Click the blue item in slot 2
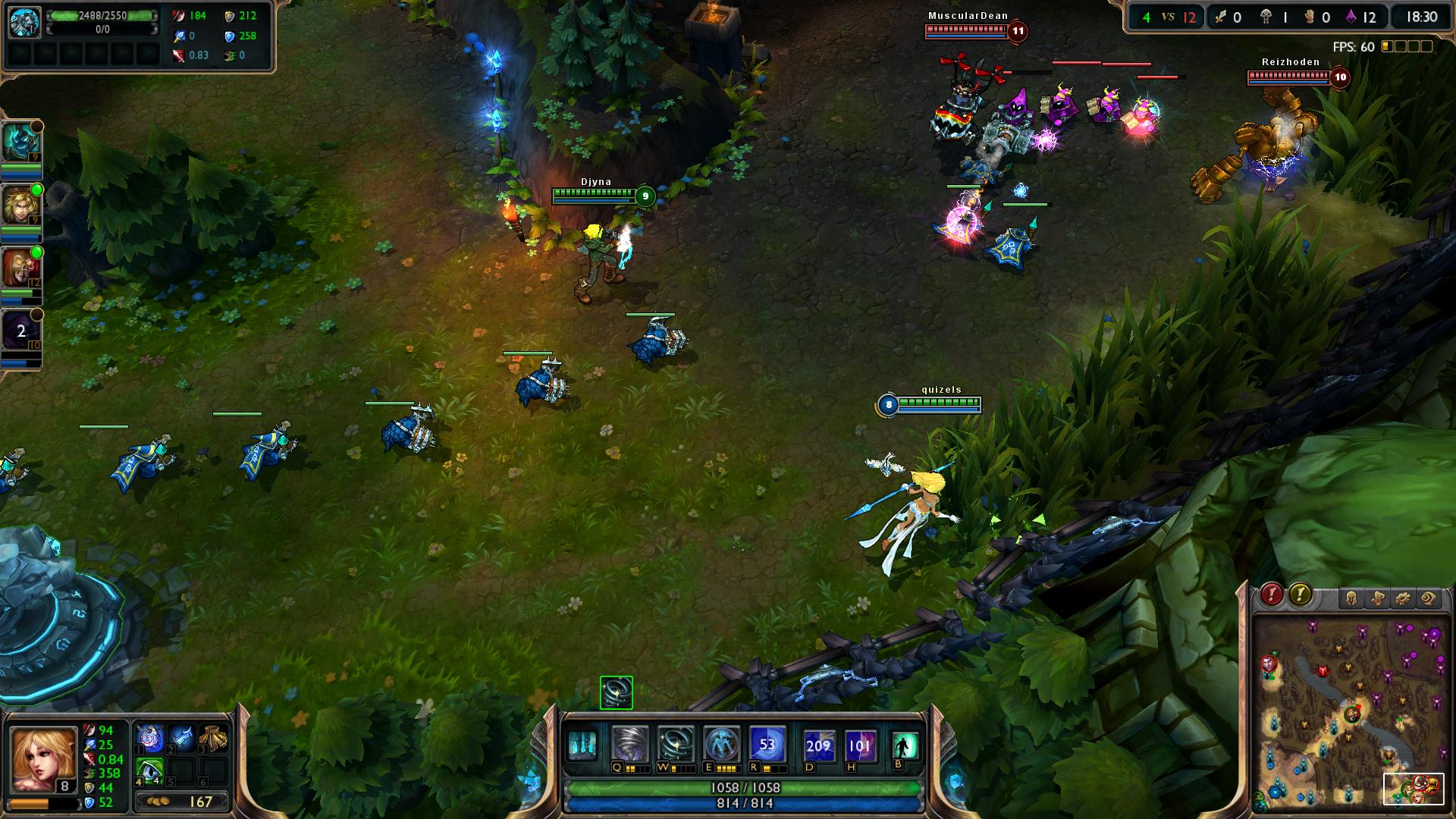The width and height of the screenshot is (1456, 819). [181, 739]
